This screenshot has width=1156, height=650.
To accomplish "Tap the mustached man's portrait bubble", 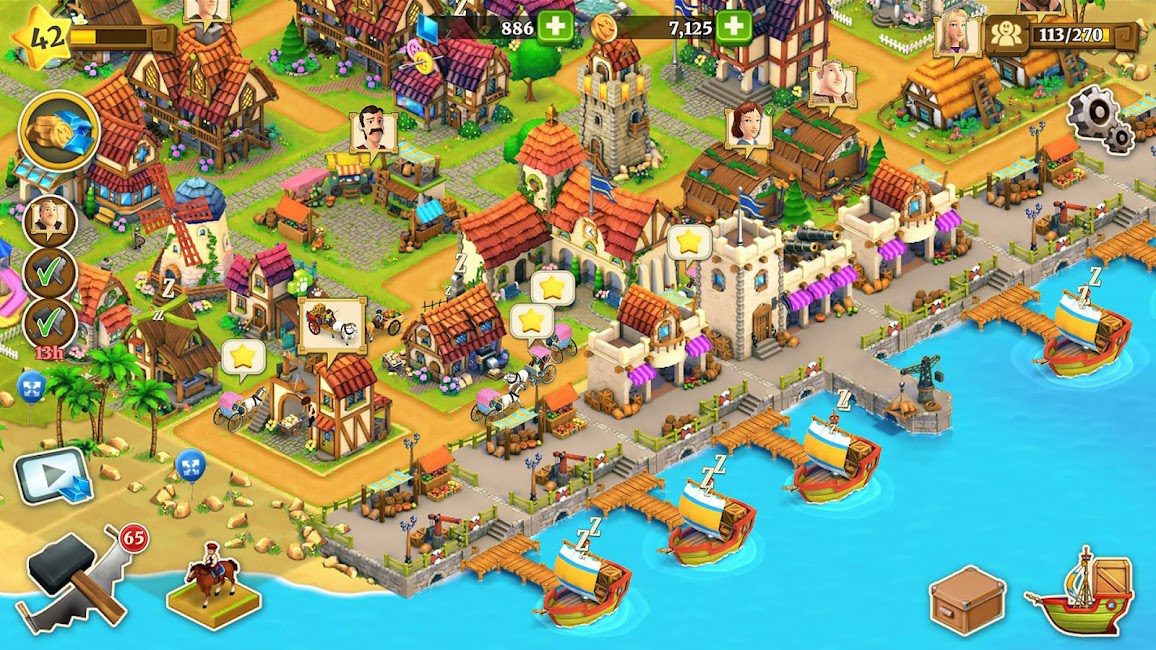I will (373, 130).
